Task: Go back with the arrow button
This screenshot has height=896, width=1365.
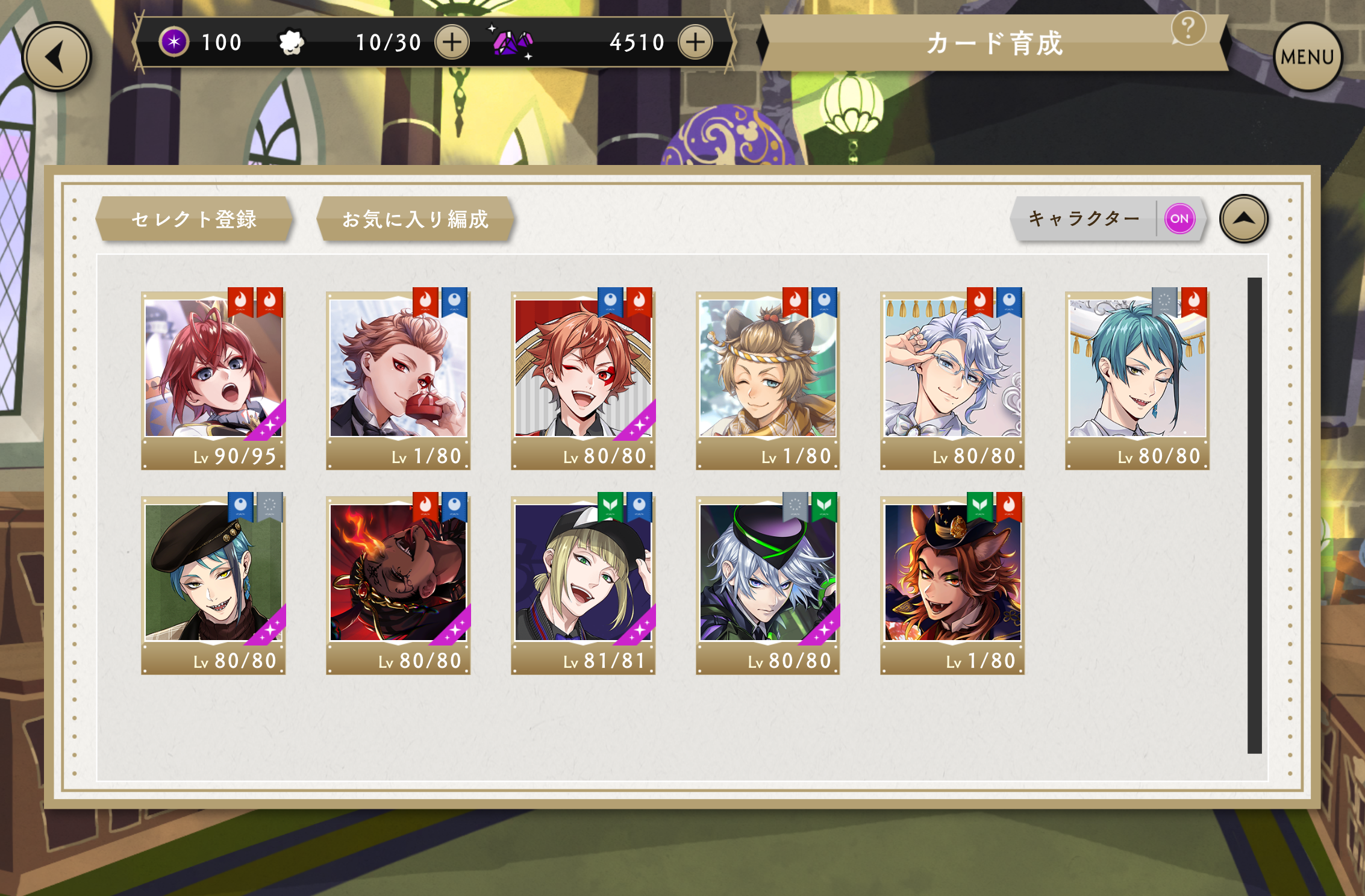Action: click(57, 57)
